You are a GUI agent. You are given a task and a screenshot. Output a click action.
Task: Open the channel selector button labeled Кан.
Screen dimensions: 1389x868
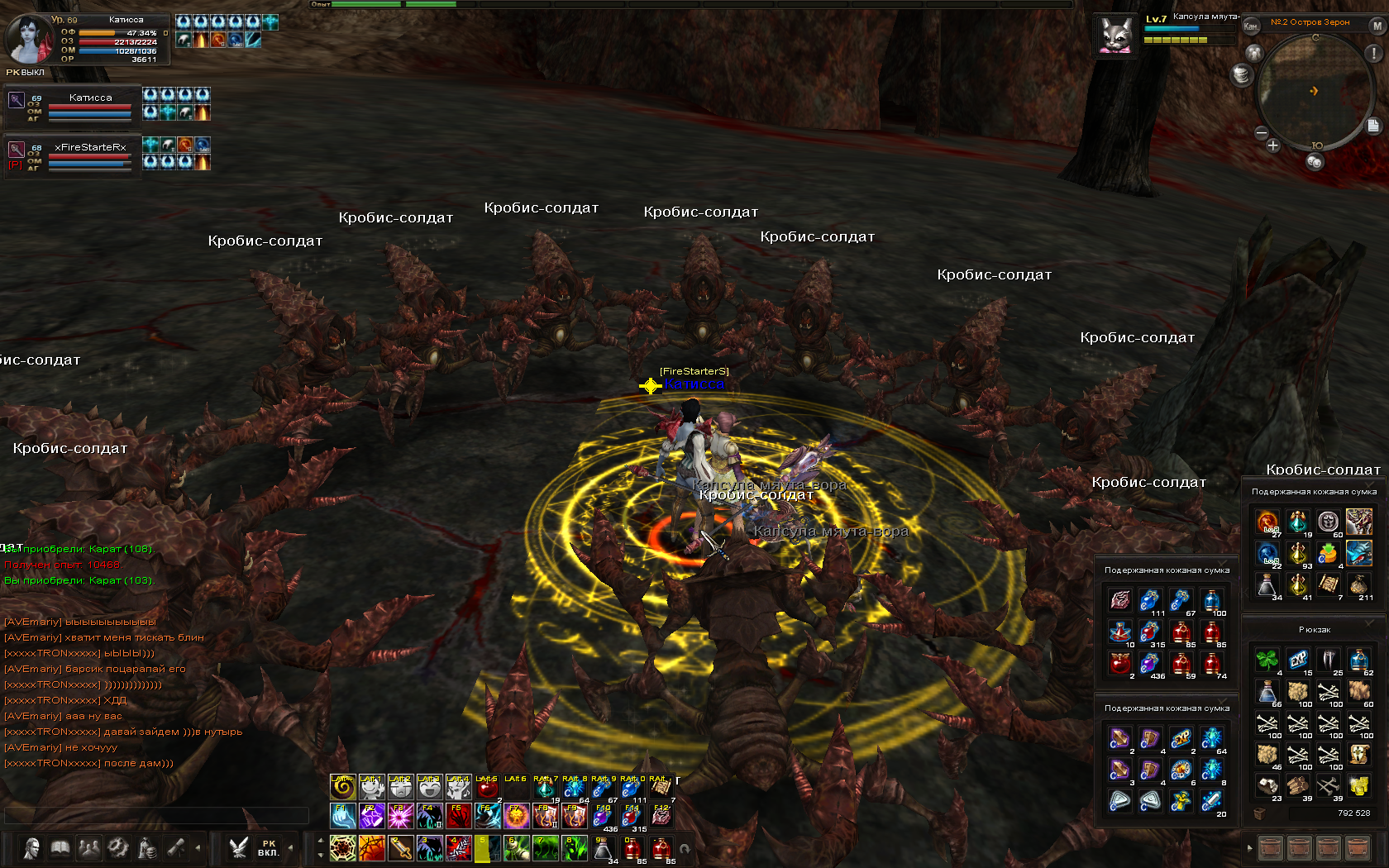point(1251,26)
